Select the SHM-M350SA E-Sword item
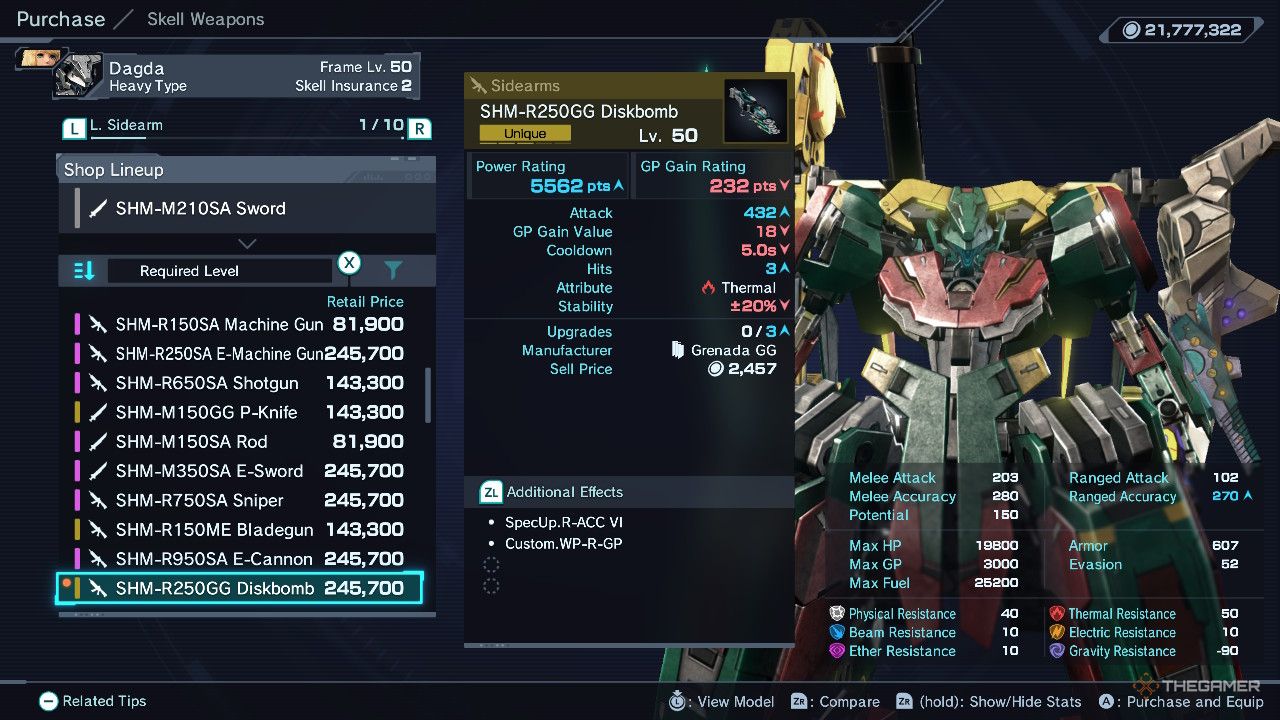The height and width of the screenshot is (720, 1280). pos(240,471)
